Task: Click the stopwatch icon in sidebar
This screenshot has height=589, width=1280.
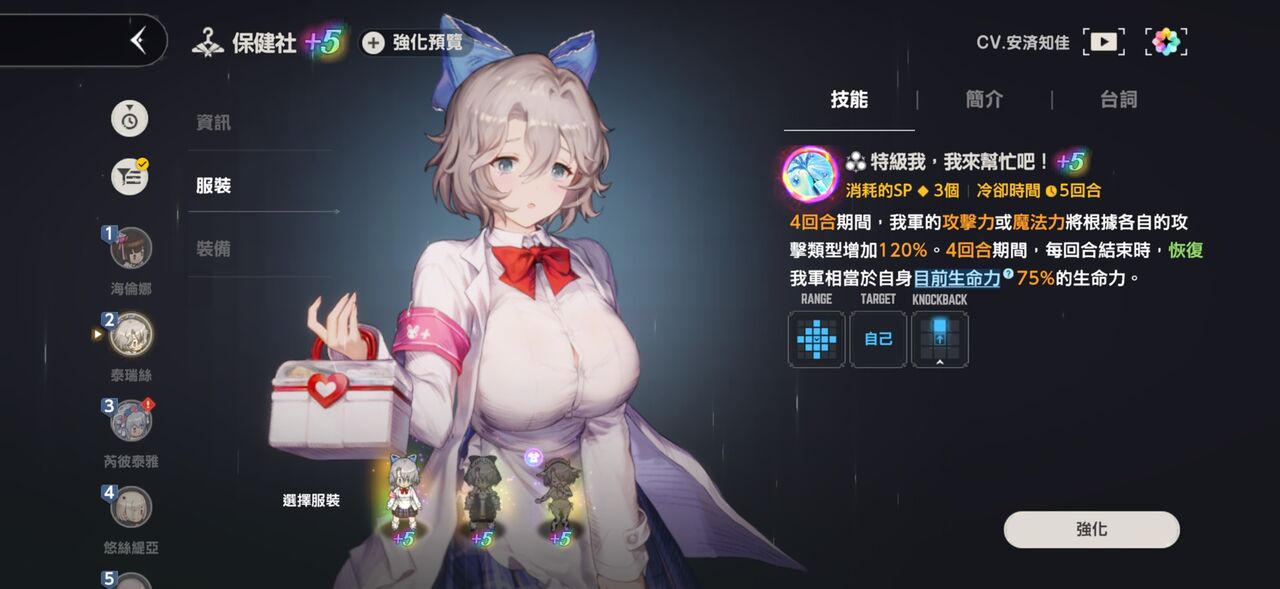Action: (130, 119)
